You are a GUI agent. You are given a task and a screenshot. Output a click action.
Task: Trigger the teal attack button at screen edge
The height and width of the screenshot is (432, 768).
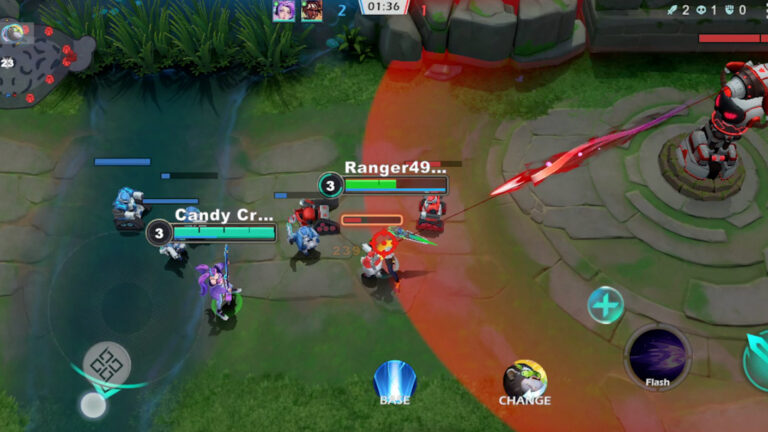[x=758, y=360]
